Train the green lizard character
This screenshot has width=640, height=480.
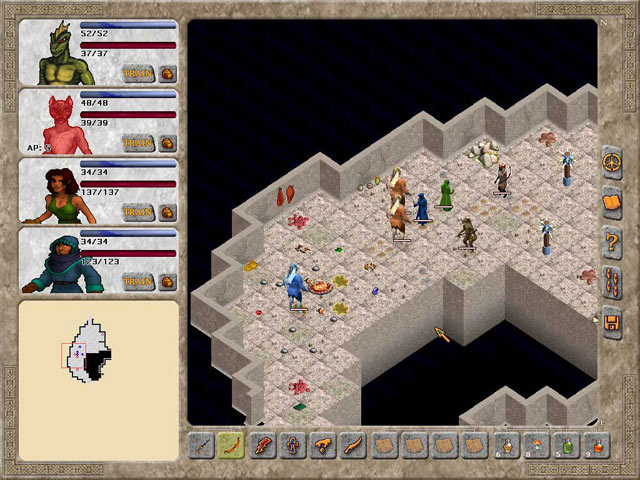138,73
